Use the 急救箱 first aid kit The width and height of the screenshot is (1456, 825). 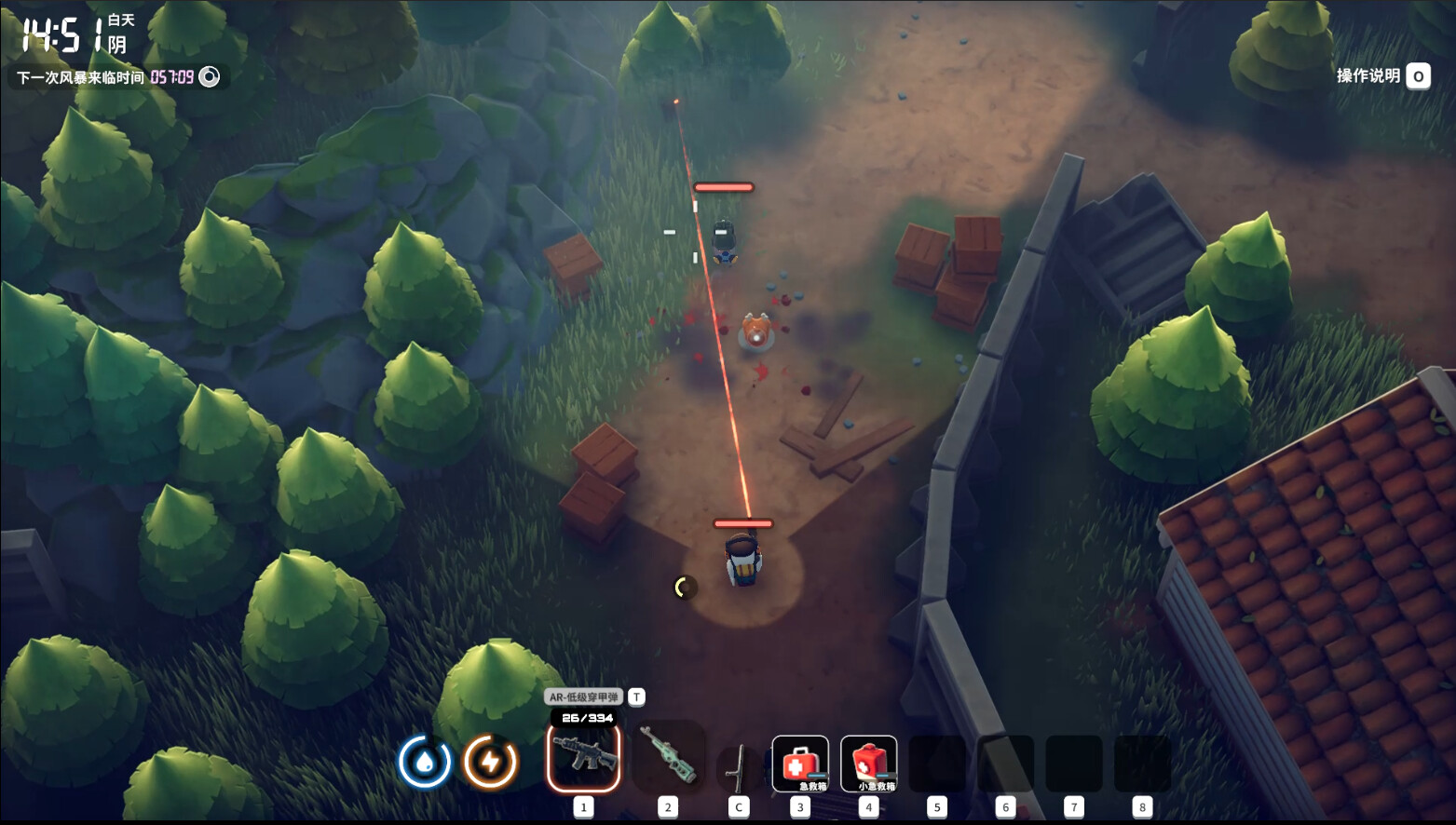(x=800, y=764)
